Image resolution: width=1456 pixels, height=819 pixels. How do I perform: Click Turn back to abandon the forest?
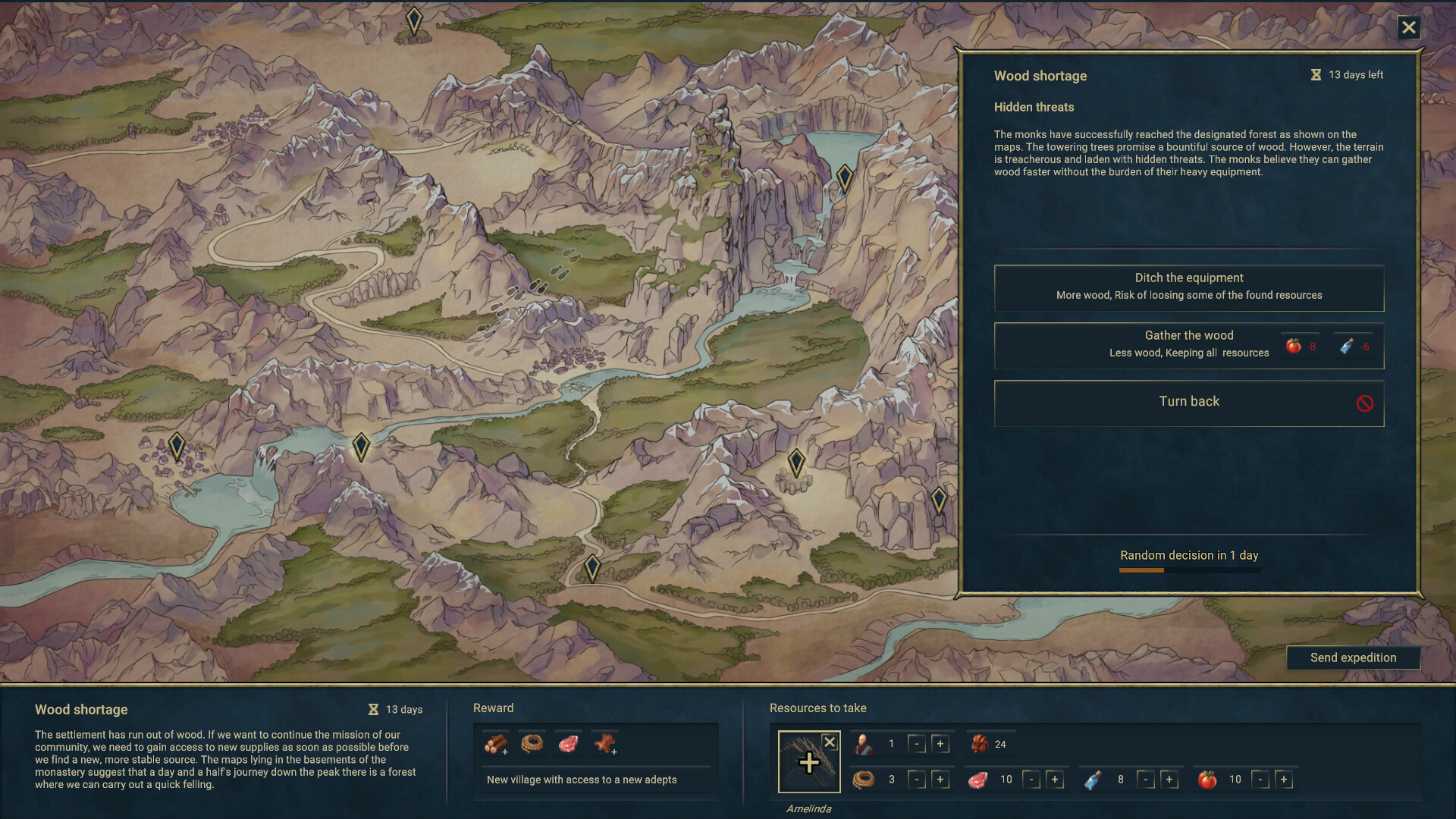(1188, 402)
